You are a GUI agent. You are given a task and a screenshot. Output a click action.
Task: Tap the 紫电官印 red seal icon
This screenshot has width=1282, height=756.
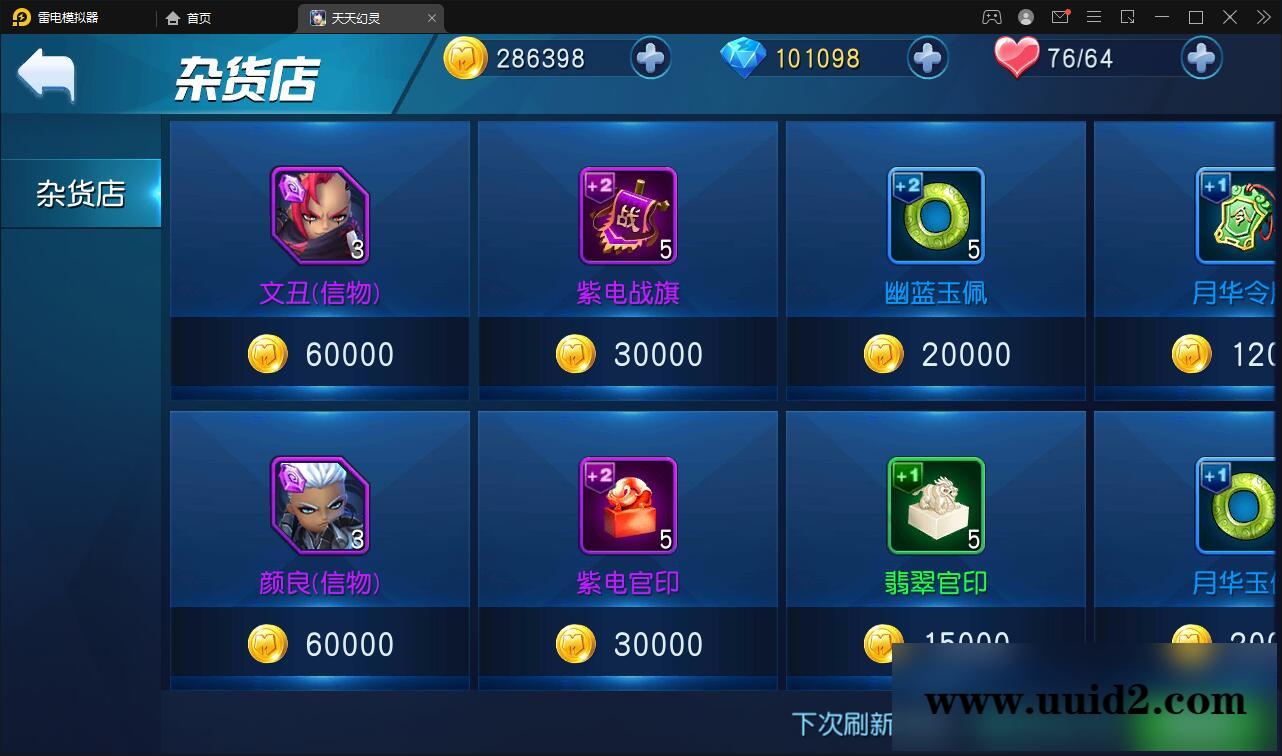click(x=627, y=505)
